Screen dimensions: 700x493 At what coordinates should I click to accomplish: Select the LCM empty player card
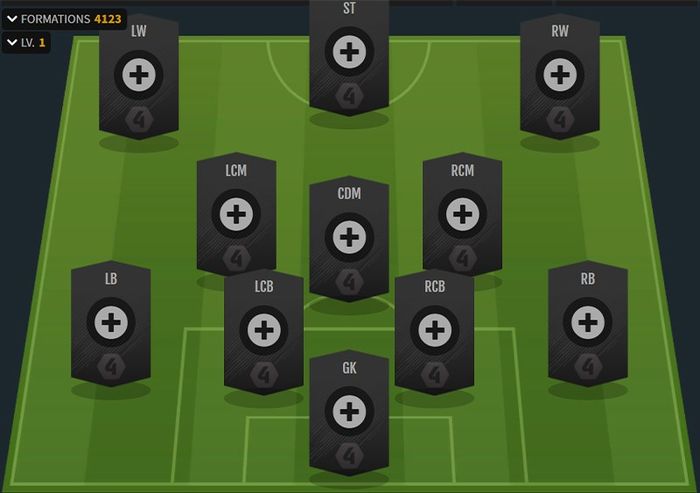pyautogui.click(x=236, y=213)
